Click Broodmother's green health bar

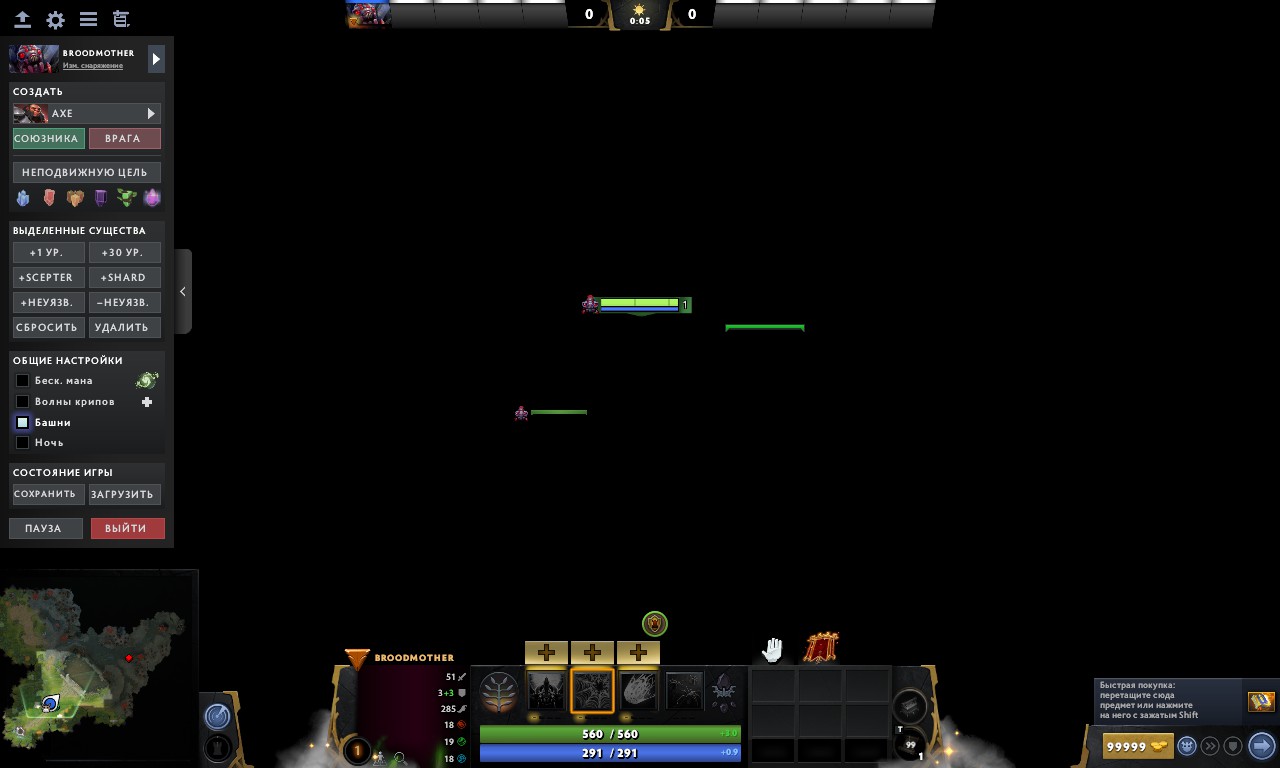[x=610, y=733]
